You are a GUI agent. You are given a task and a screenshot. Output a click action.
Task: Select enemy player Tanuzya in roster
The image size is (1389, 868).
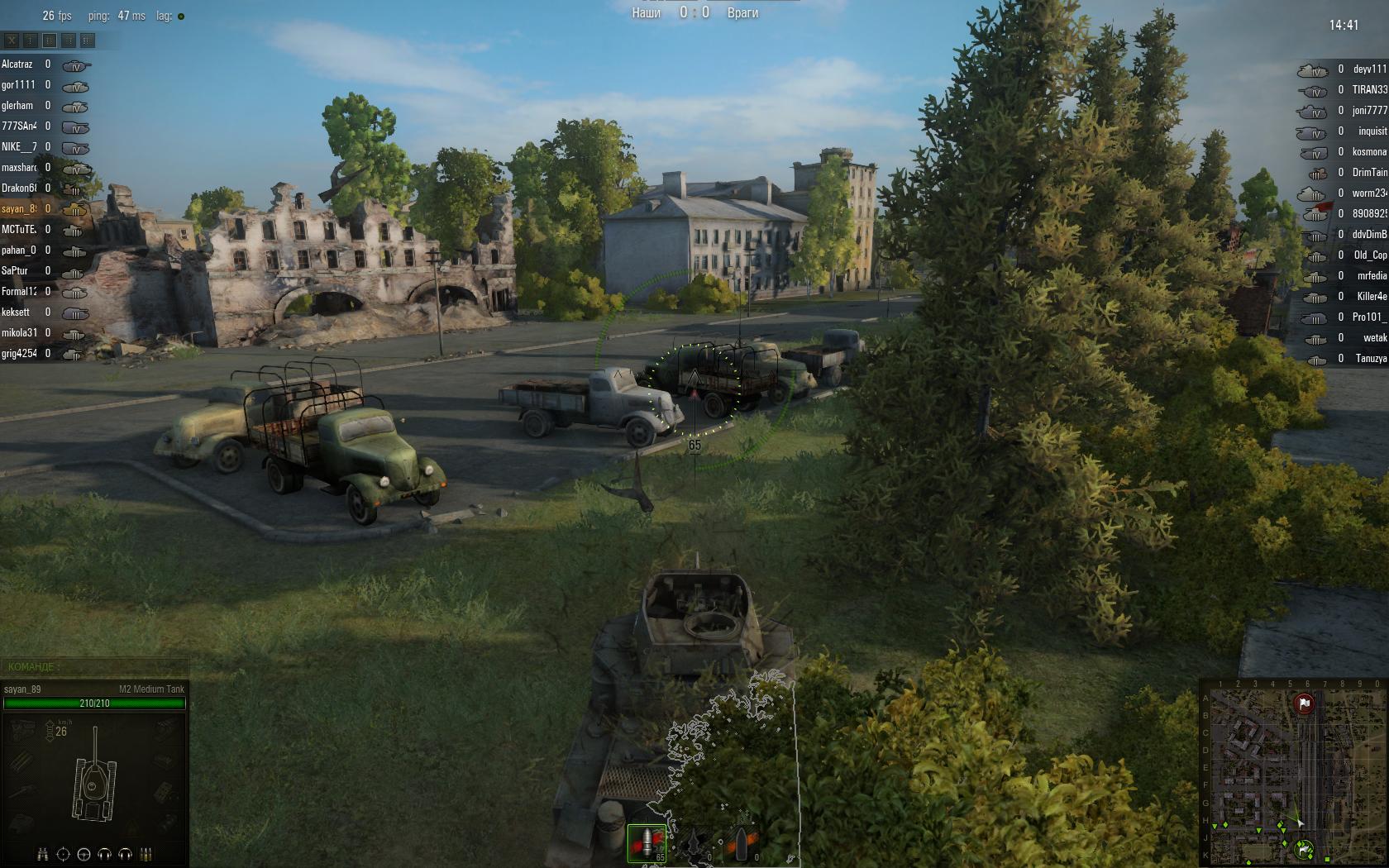pyautogui.click(x=1371, y=359)
